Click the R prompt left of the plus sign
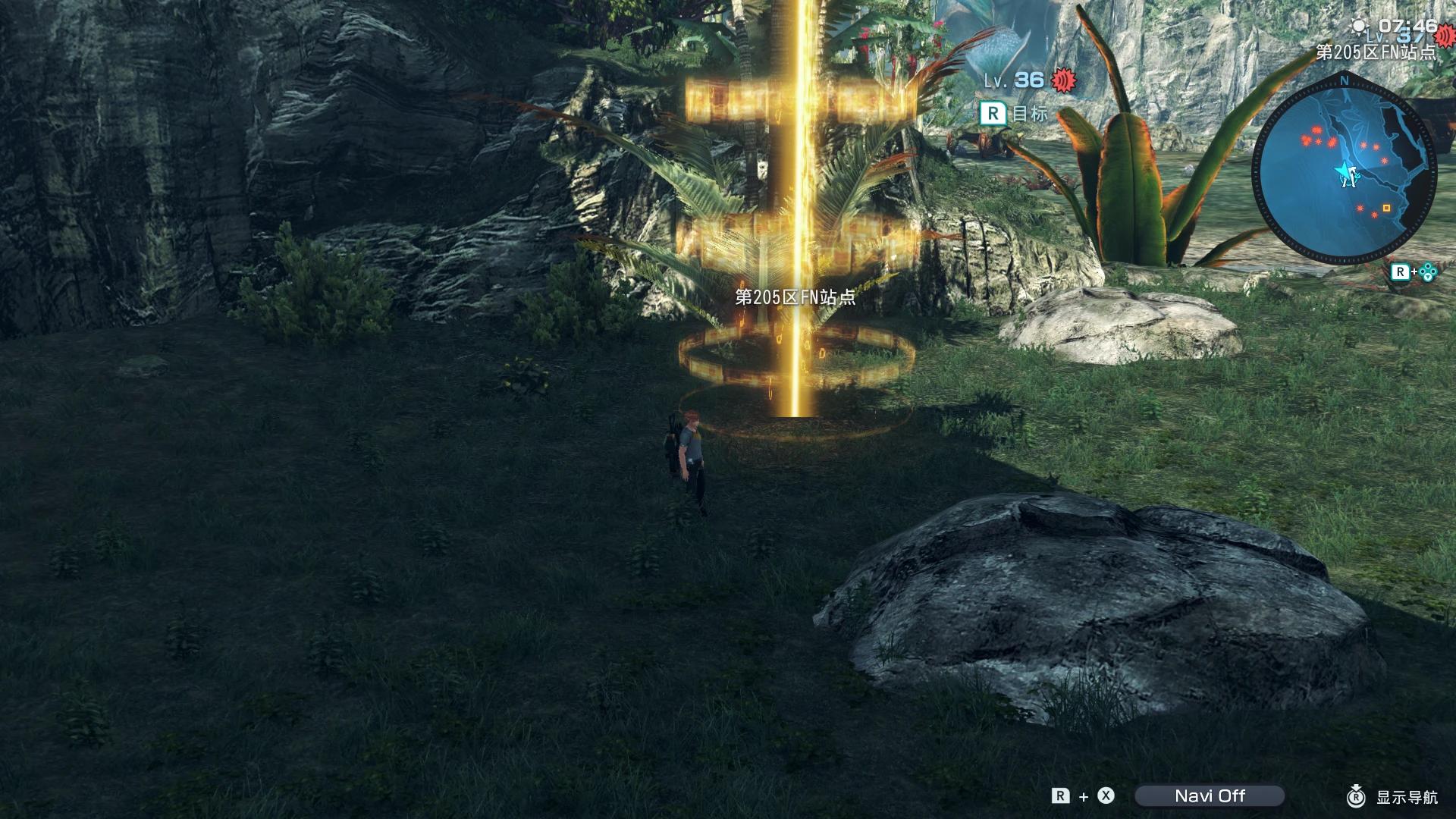The width and height of the screenshot is (1456, 819). [x=1060, y=796]
